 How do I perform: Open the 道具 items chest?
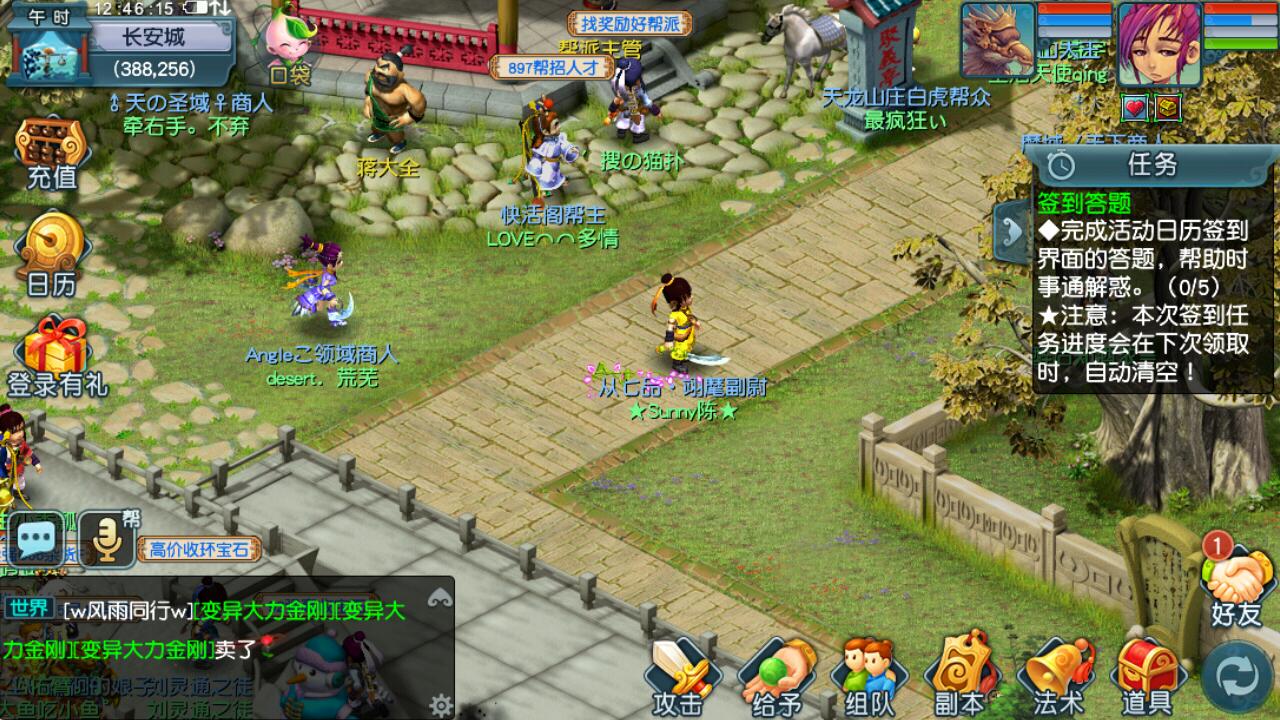point(1145,677)
